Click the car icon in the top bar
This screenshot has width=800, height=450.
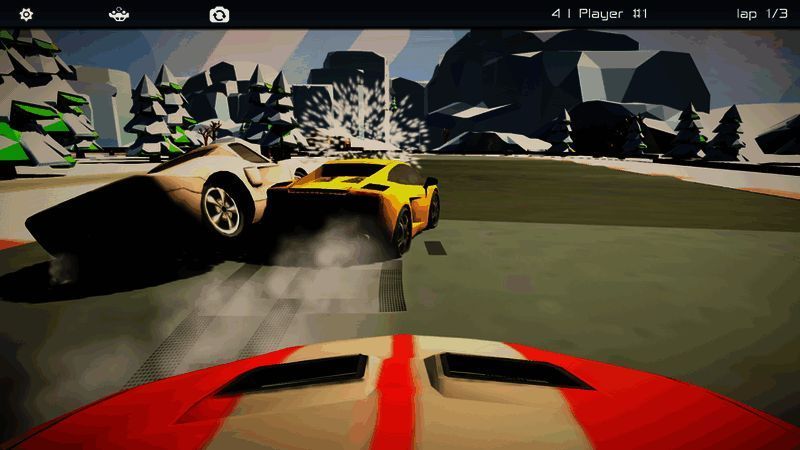[119, 14]
